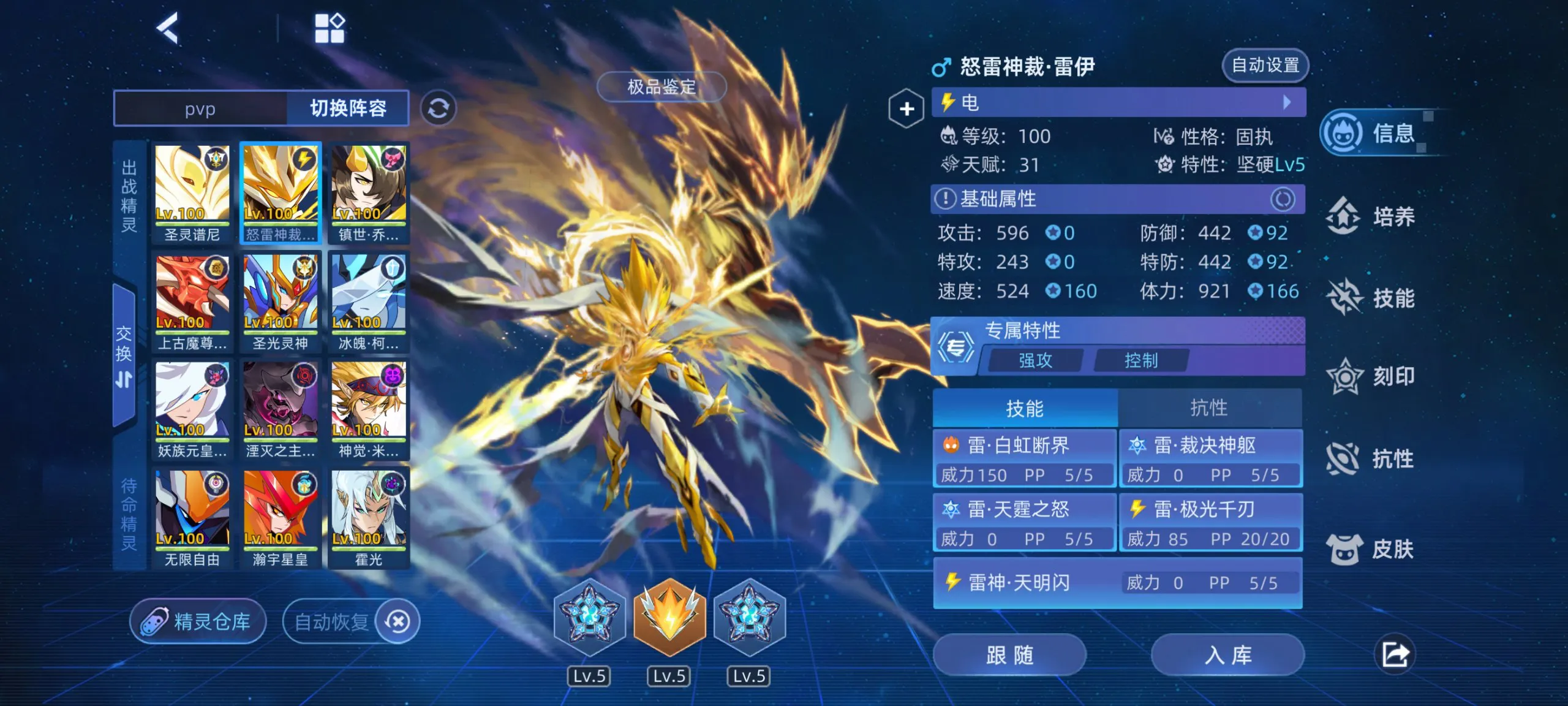
Task: Open 极品鉴定 at the top center
Action: [x=663, y=87]
